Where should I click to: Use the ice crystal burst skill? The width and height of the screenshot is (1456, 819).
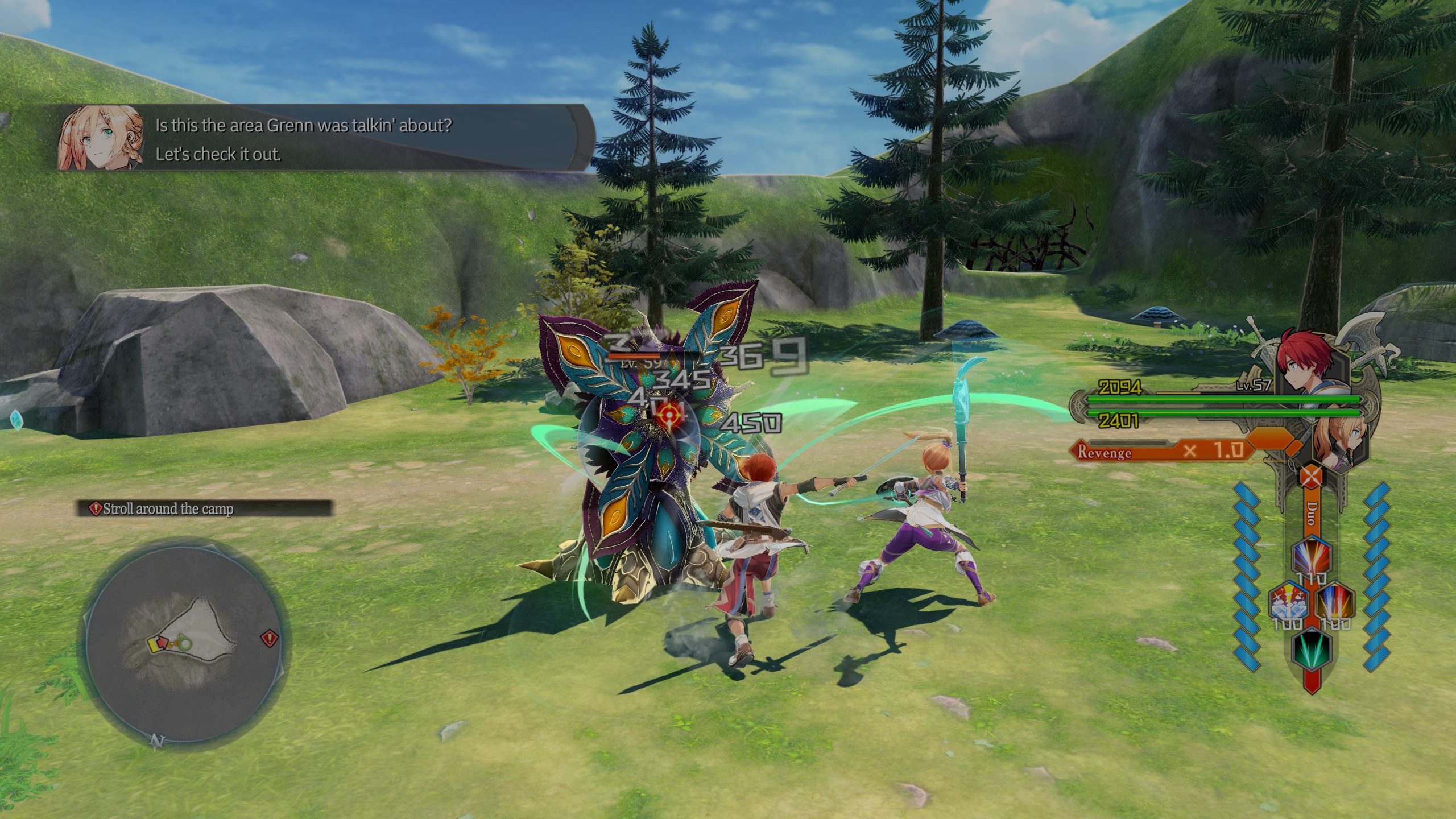tap(1289, 602)
